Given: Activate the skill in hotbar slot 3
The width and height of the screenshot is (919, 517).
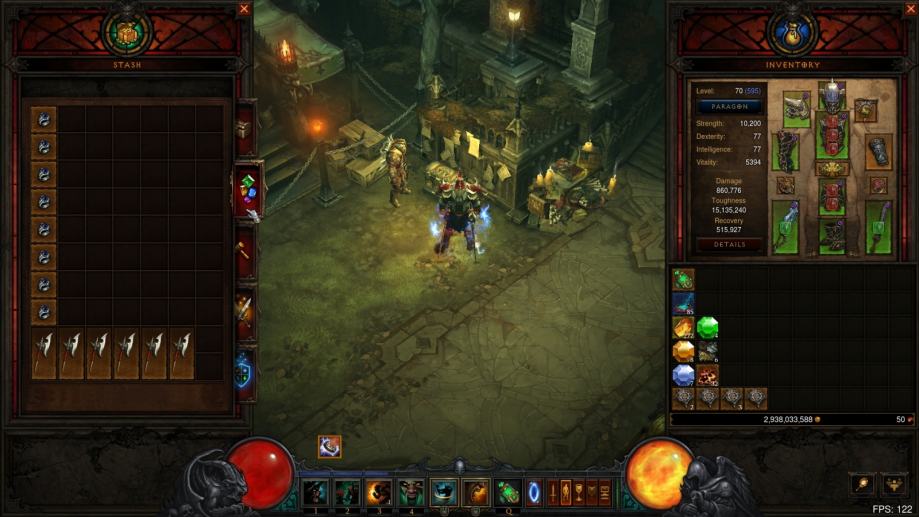Looking at the screenshot, I should tap(378, 492).
